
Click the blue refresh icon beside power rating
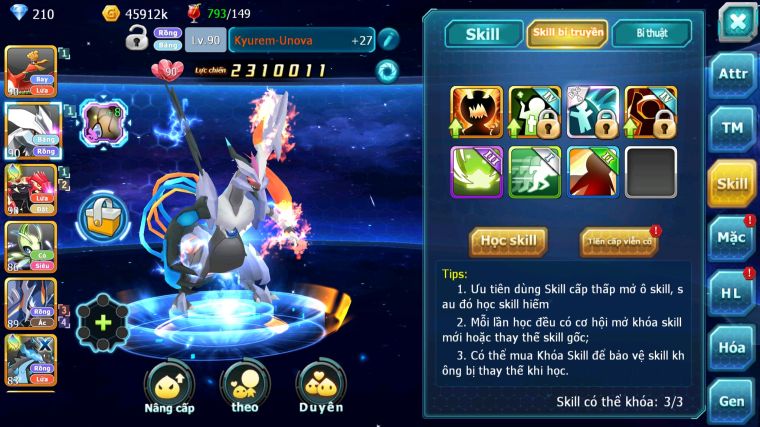[386, 70]
